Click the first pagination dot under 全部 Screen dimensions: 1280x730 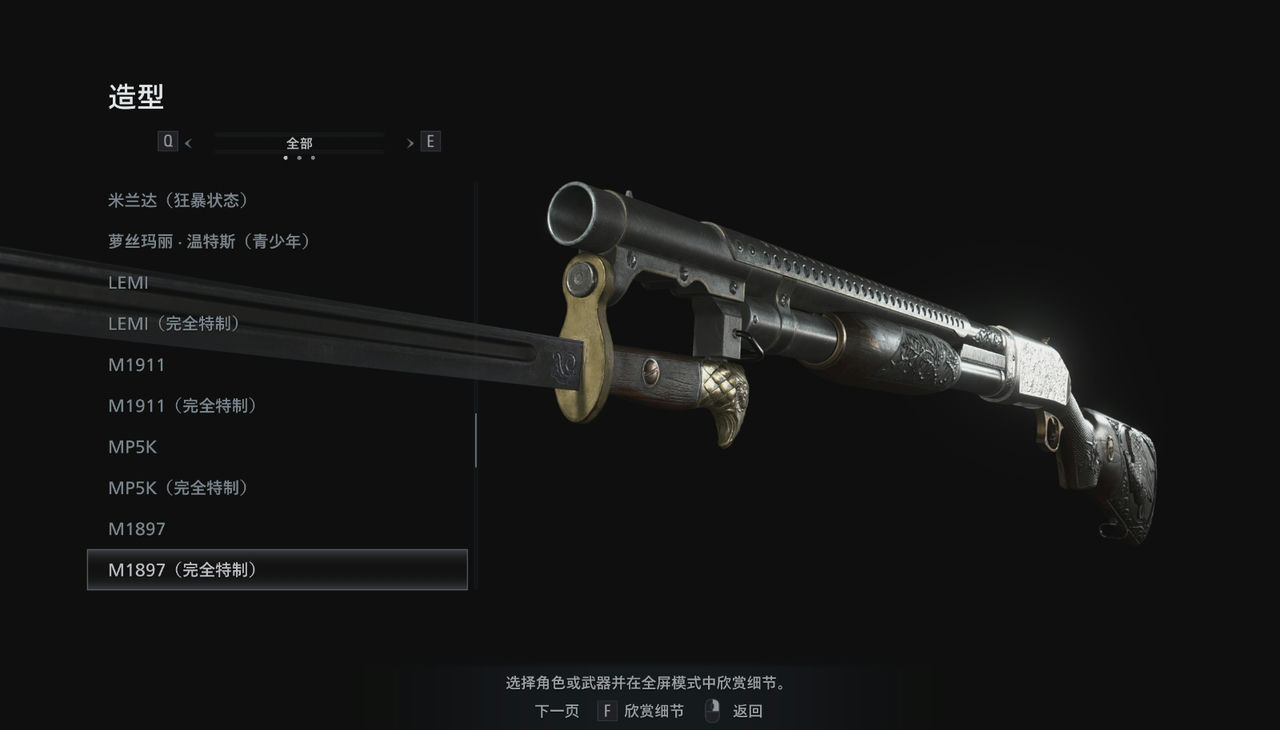[x=285, y=158]
